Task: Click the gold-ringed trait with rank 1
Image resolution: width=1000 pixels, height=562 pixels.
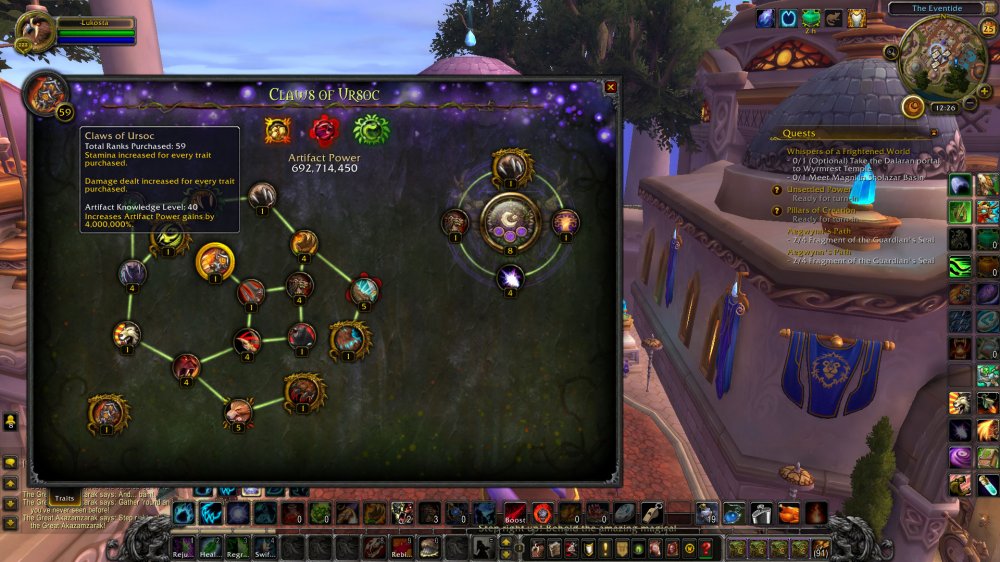Action: point(215,262)
